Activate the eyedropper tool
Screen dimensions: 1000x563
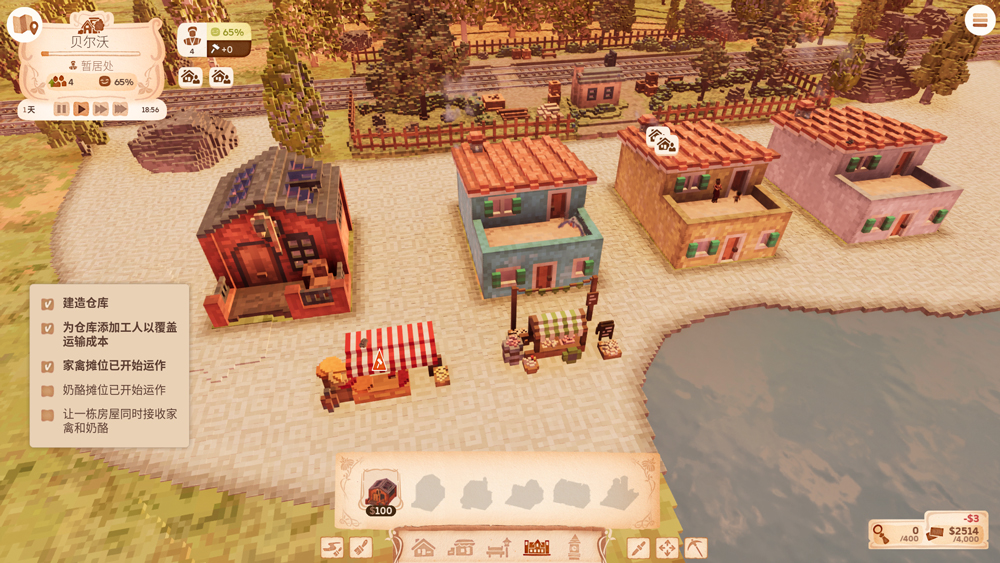(638, 547)
